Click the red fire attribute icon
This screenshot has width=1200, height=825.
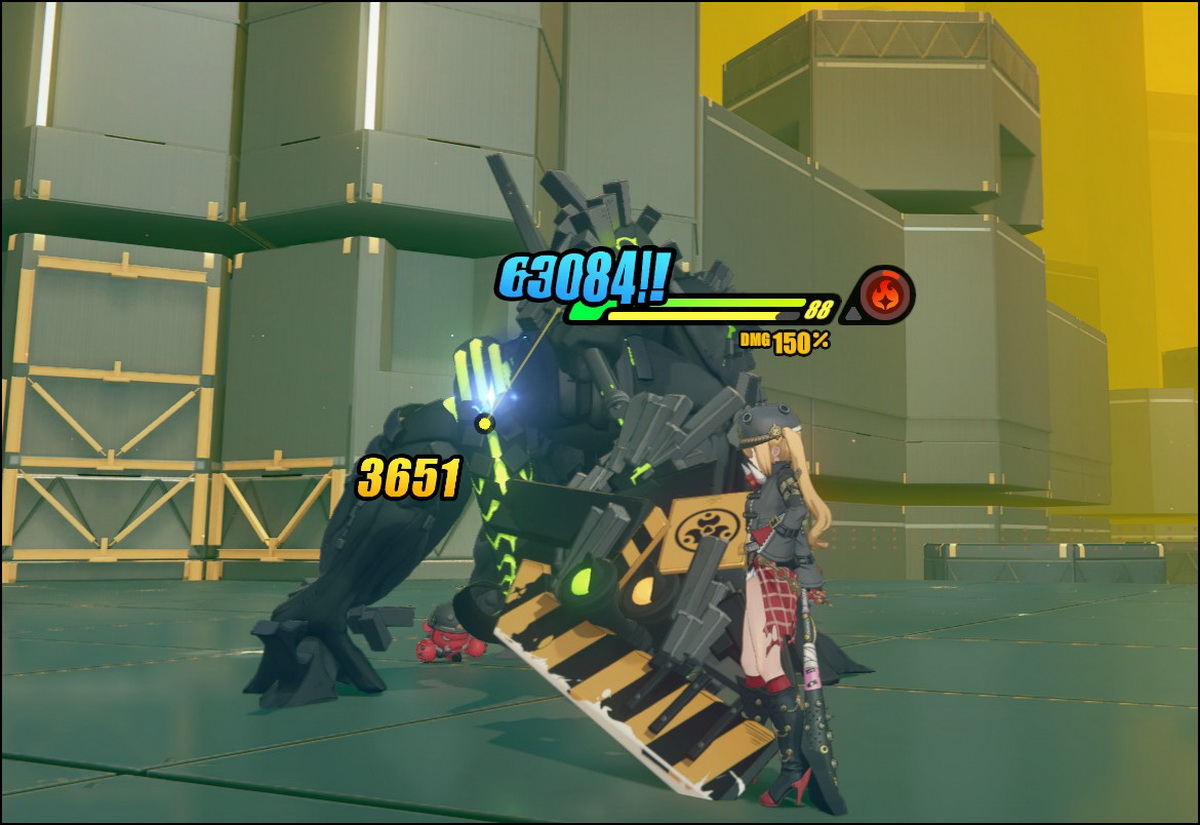pos(886,295)
